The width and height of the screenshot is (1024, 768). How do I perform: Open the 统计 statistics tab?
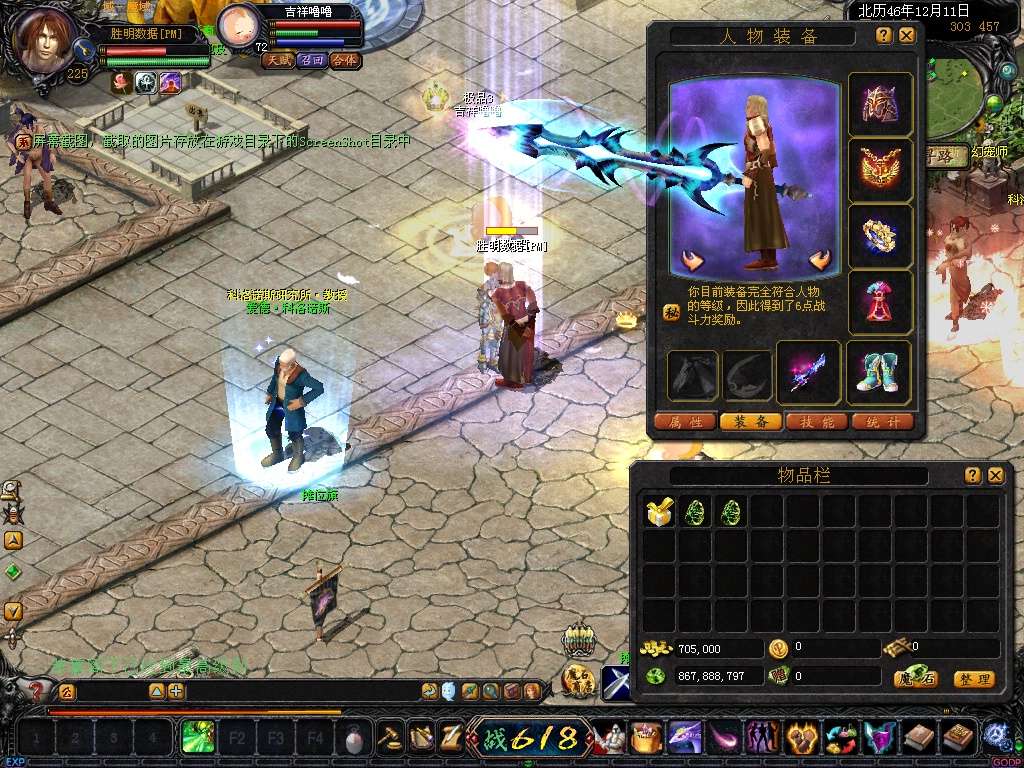pos(882,422)
